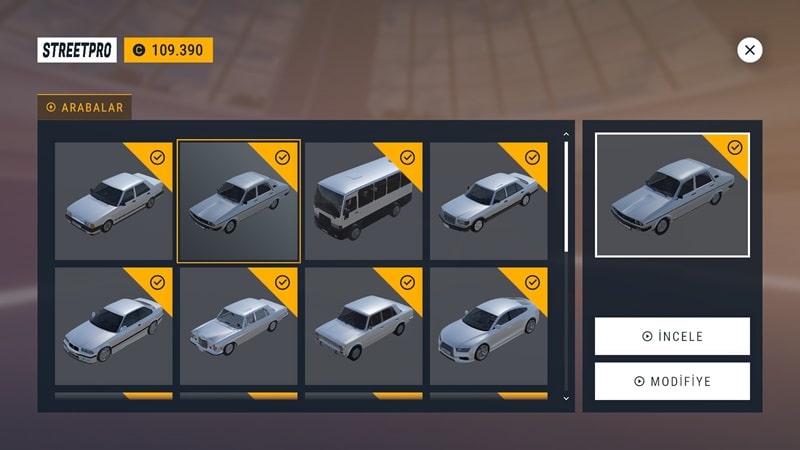Open the İNCELE inspect button

pos(672,336)
